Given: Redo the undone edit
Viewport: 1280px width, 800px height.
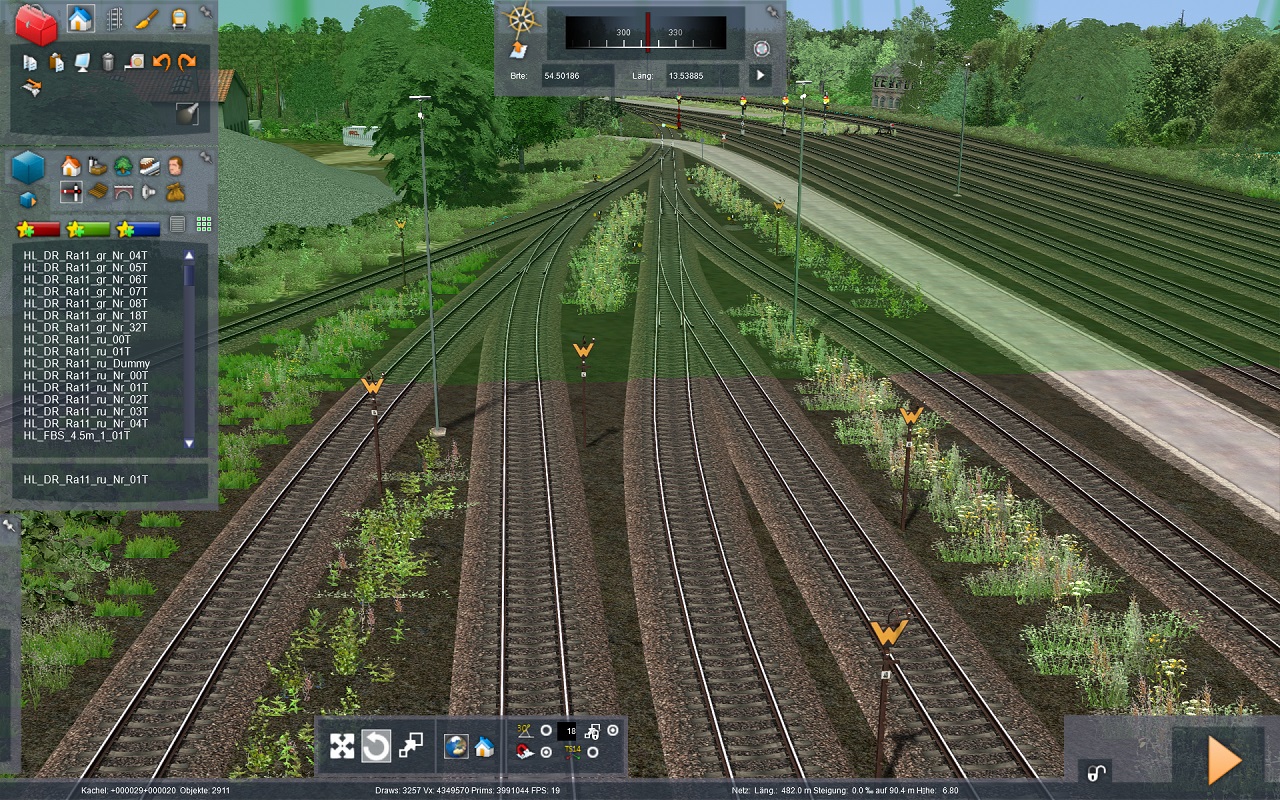Looking at the screenshot, I should [187, 62].
